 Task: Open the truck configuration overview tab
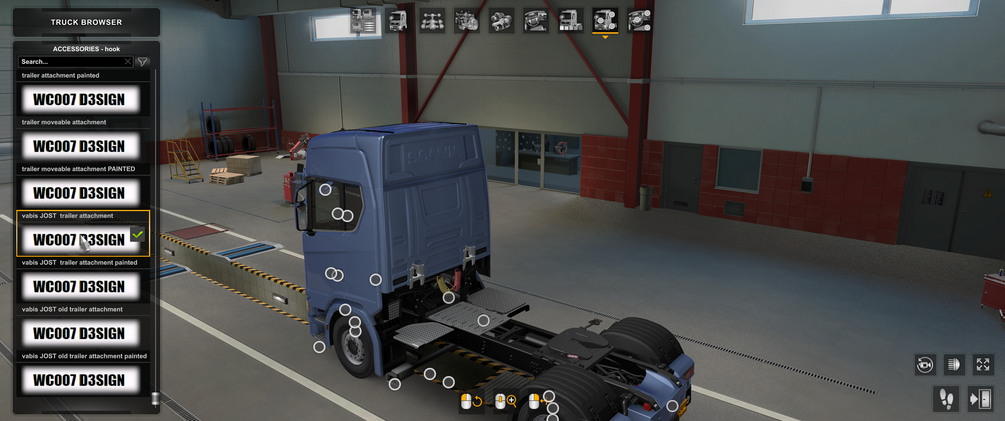pyautogui.click(x=364, y=20)
